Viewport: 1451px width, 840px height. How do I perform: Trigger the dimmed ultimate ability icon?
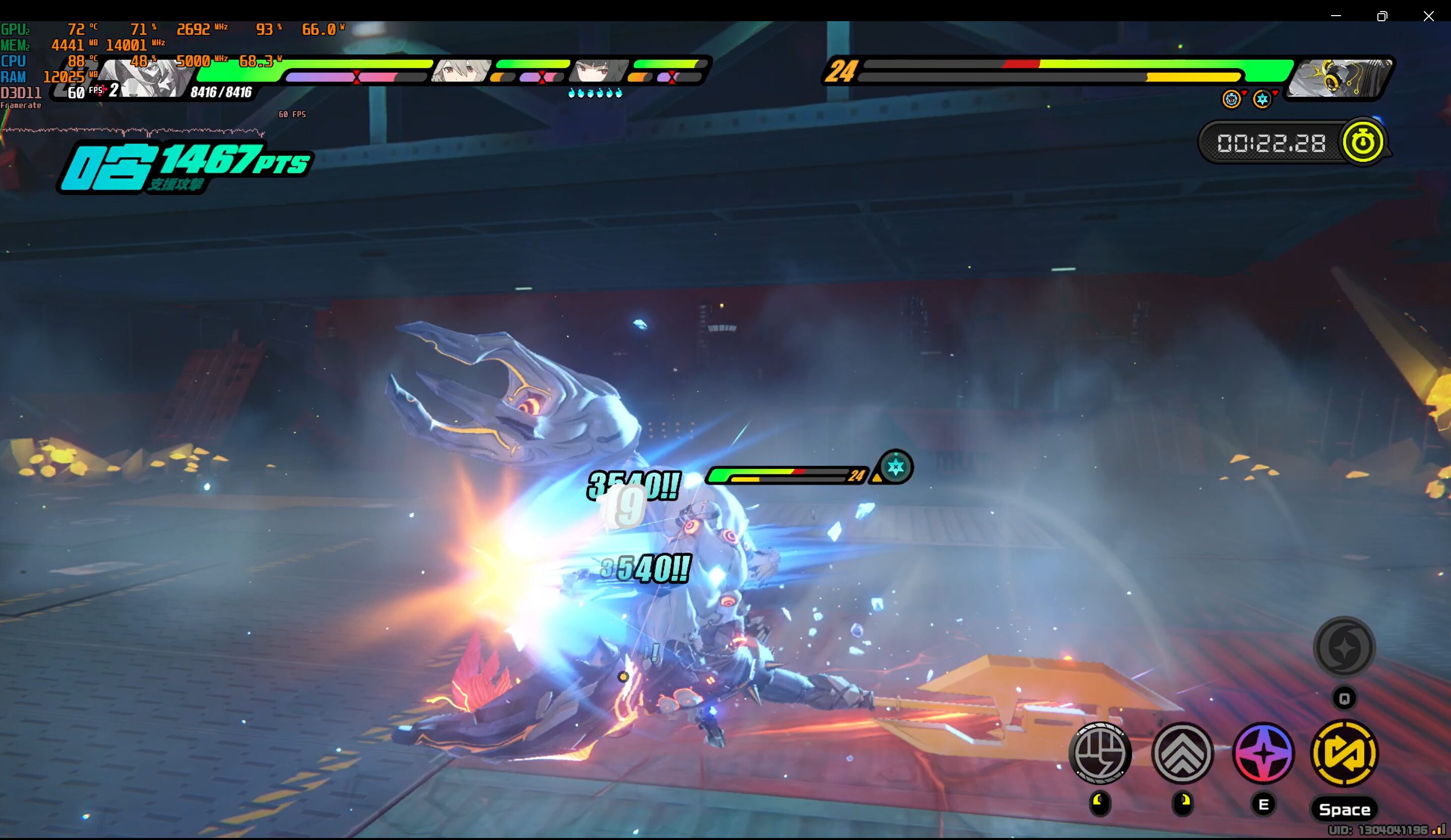1344,647
